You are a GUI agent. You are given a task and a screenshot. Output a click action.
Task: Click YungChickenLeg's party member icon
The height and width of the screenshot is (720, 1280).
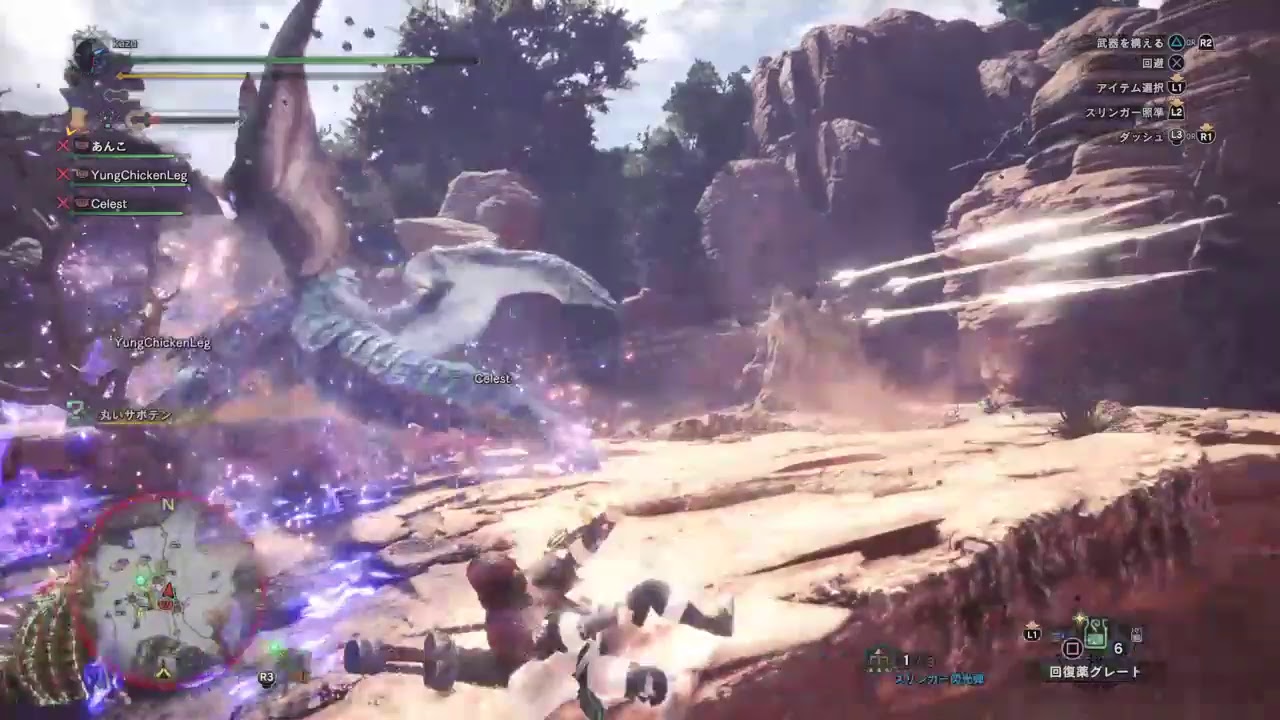[x=81, y=174]
